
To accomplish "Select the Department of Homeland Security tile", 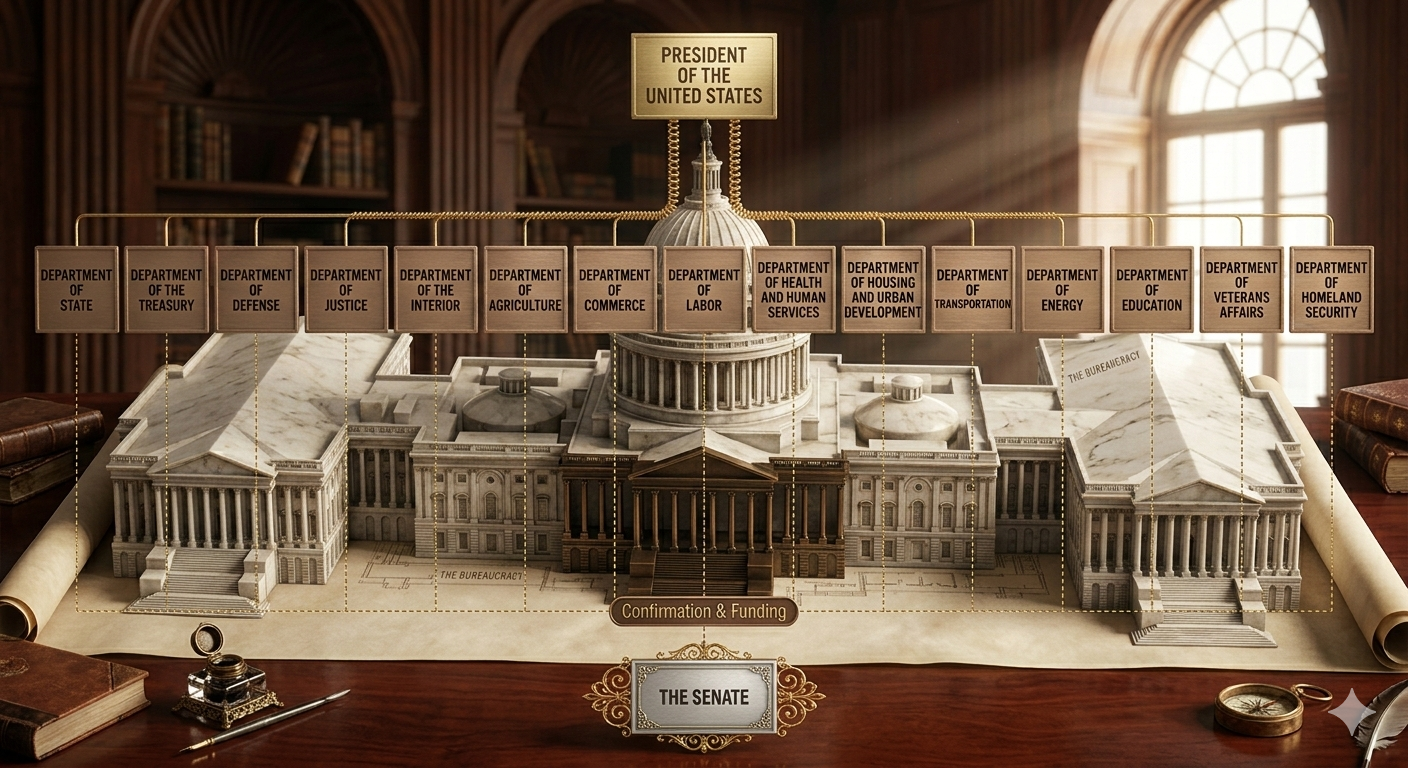I will (x=1331, y=289).
